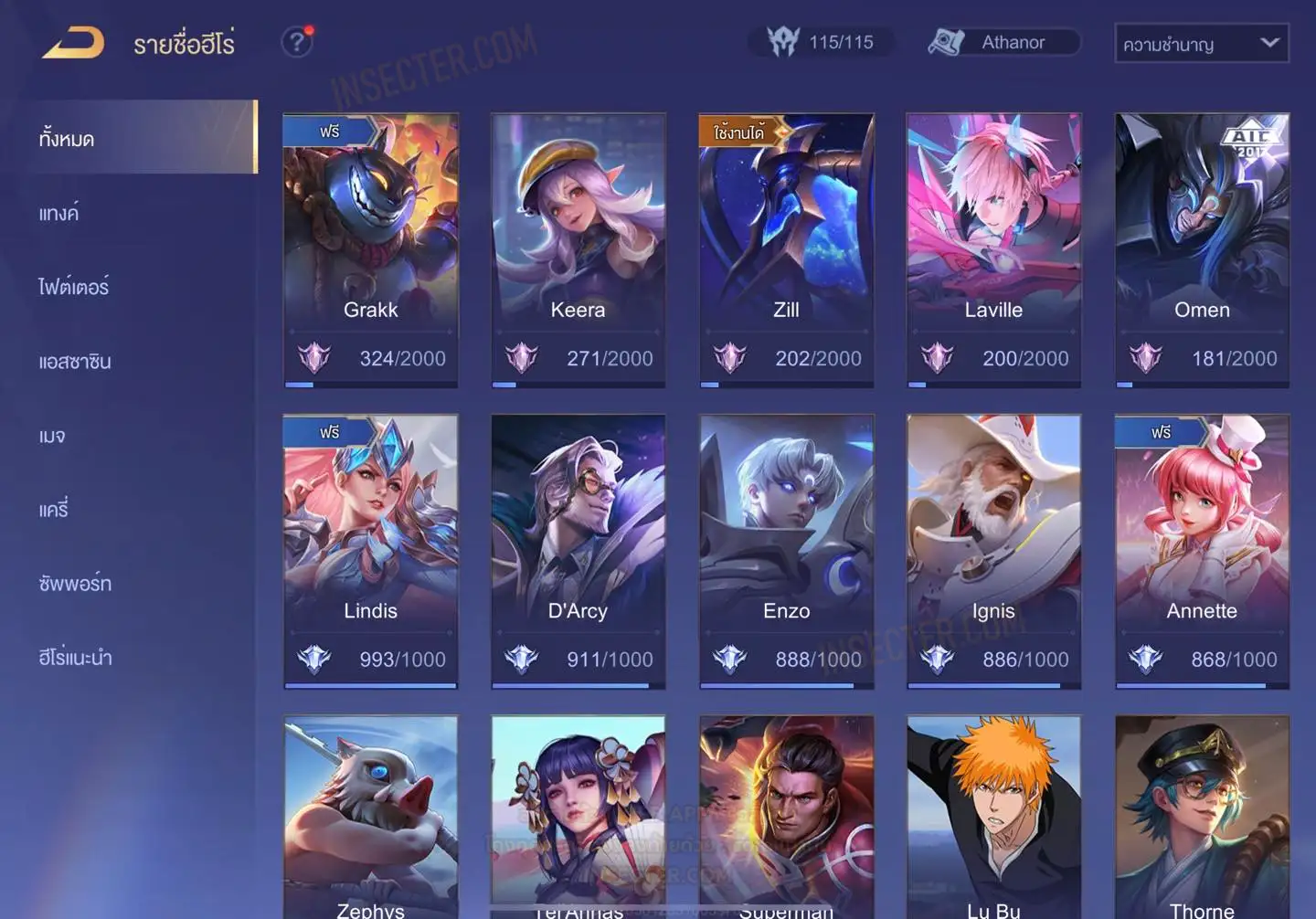The height and width of the screenshot is (919, 1316).
Task: Switch to the ไฟต์เตอร์ (Fighter) tab
Action: [x=73, y=287]
